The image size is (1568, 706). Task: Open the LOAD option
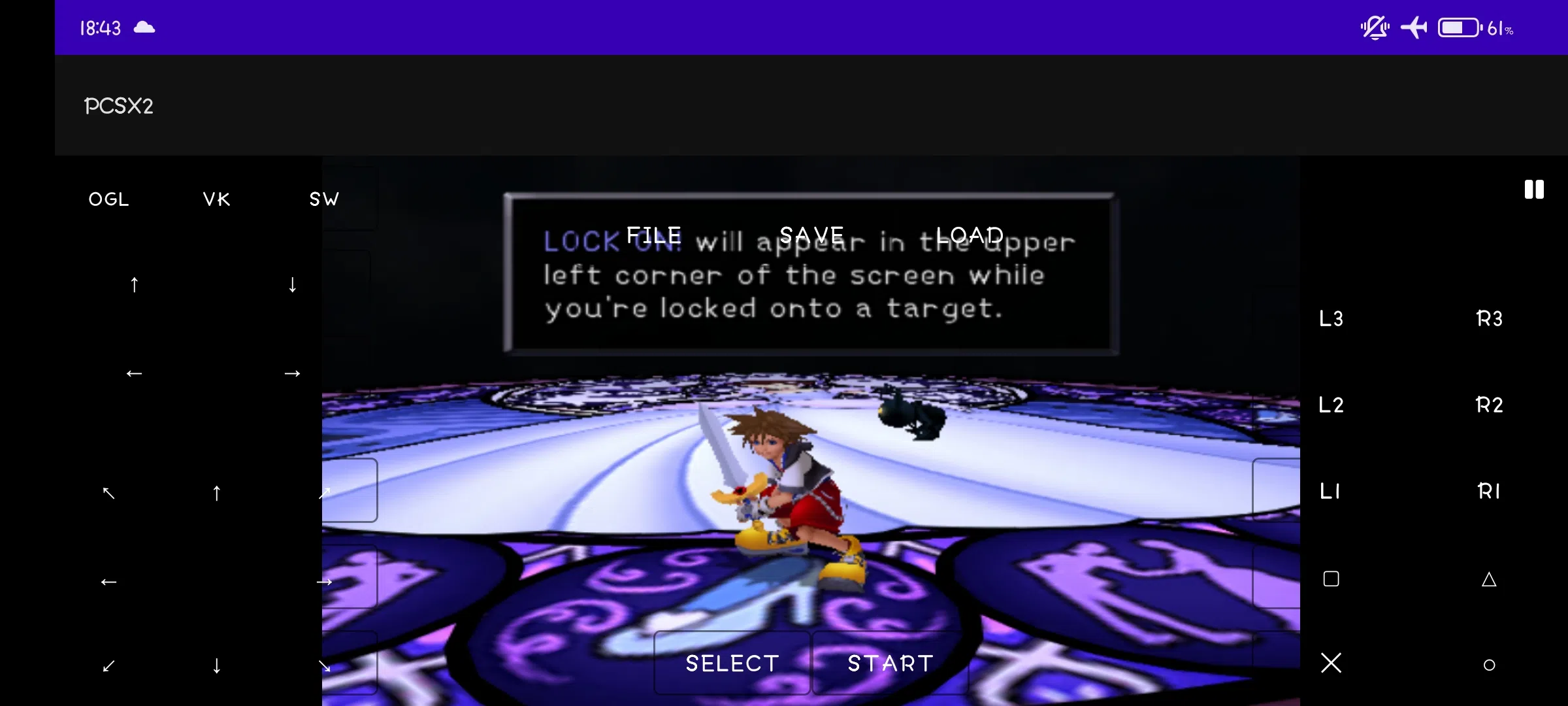[x=970, y=234]
